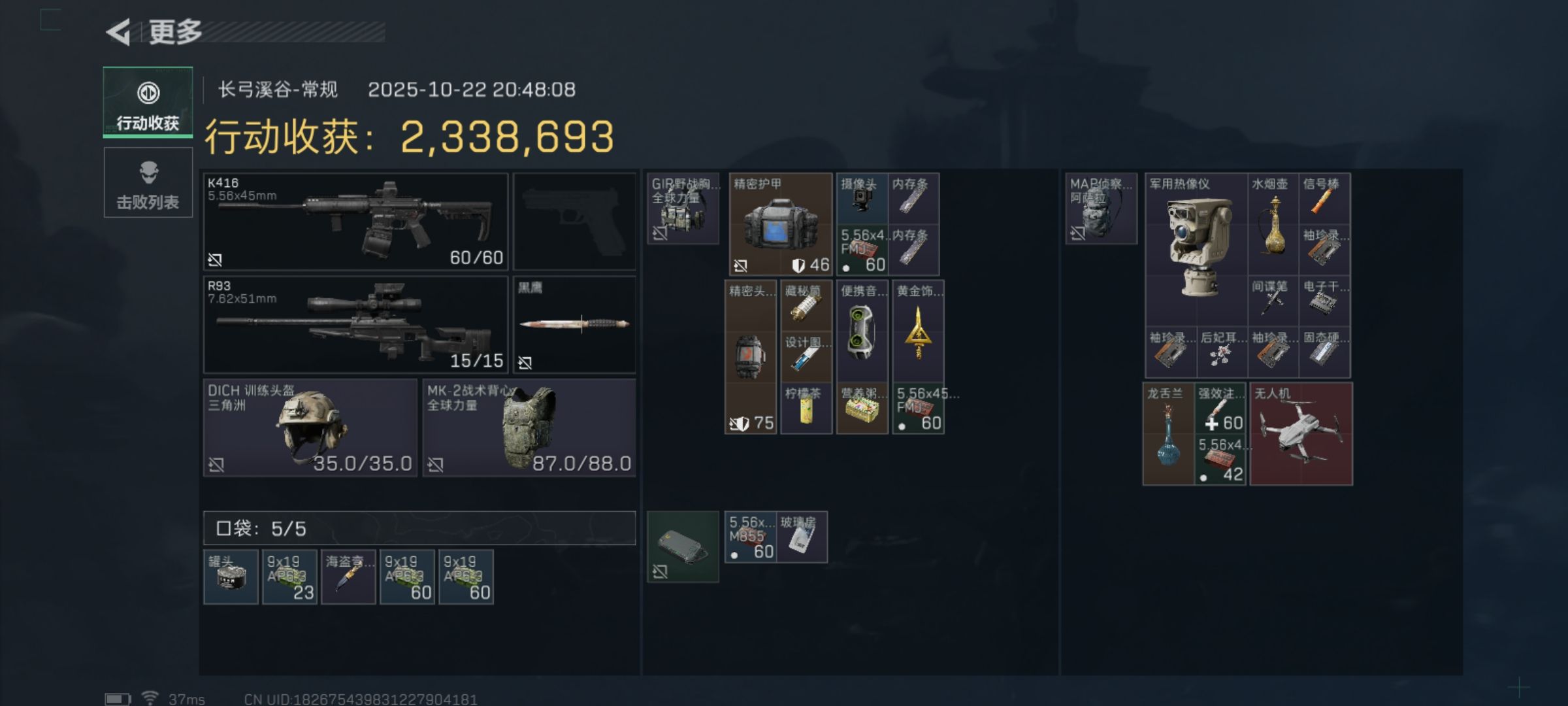The width and height of the screenshot is (1568, 706).
Task: Switch to the 击败列表 tab
Action: (x=148, y=182)
